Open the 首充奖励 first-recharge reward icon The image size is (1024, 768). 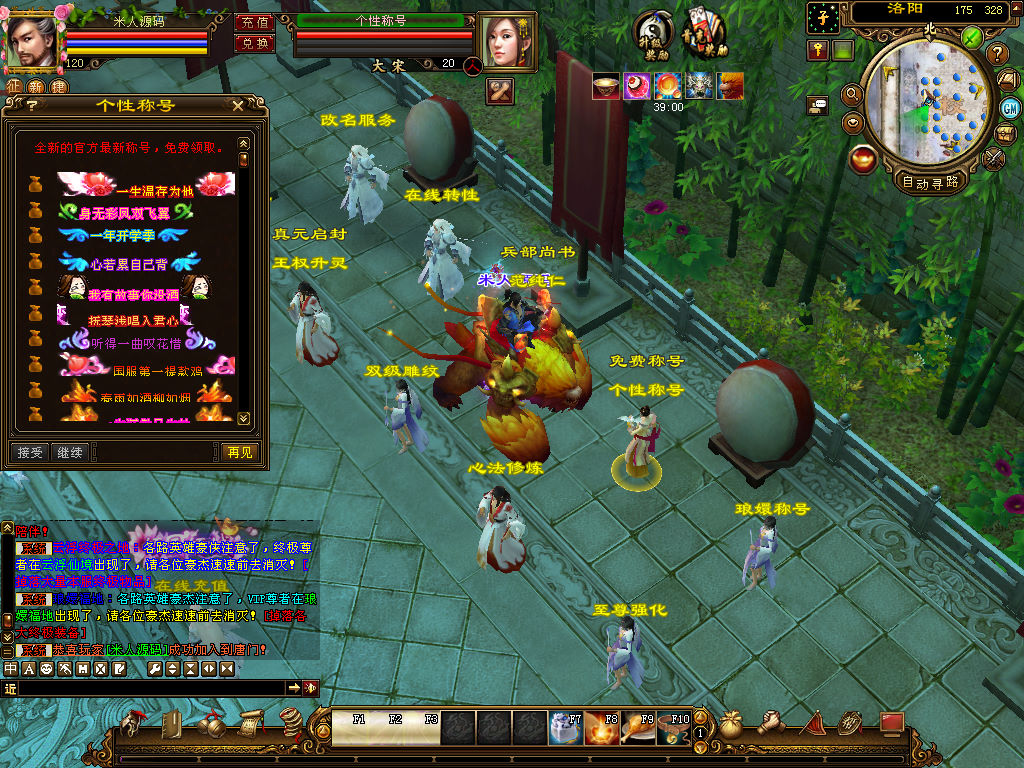pos(706,33)
